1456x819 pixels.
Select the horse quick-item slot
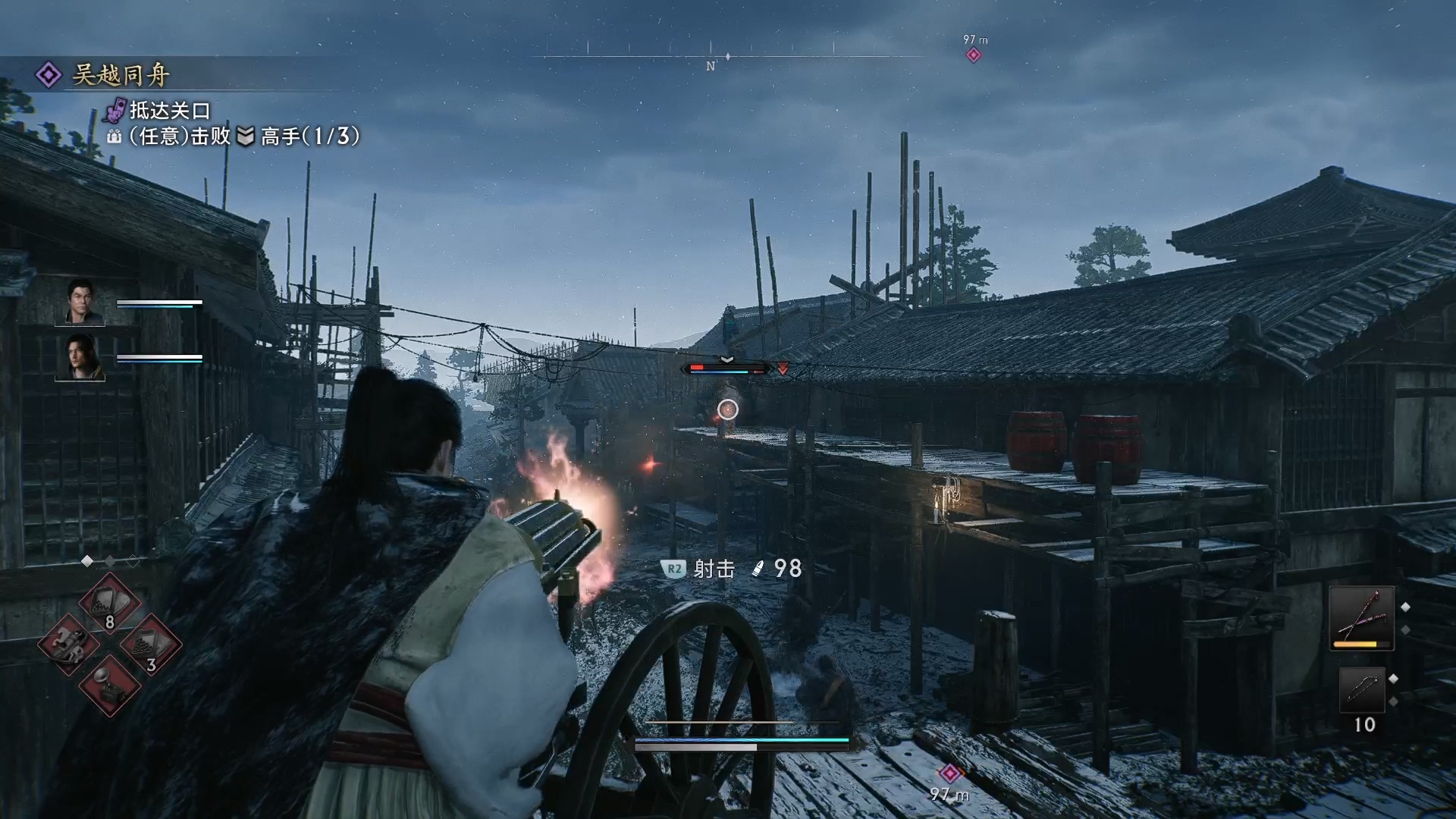coord(68,645)
